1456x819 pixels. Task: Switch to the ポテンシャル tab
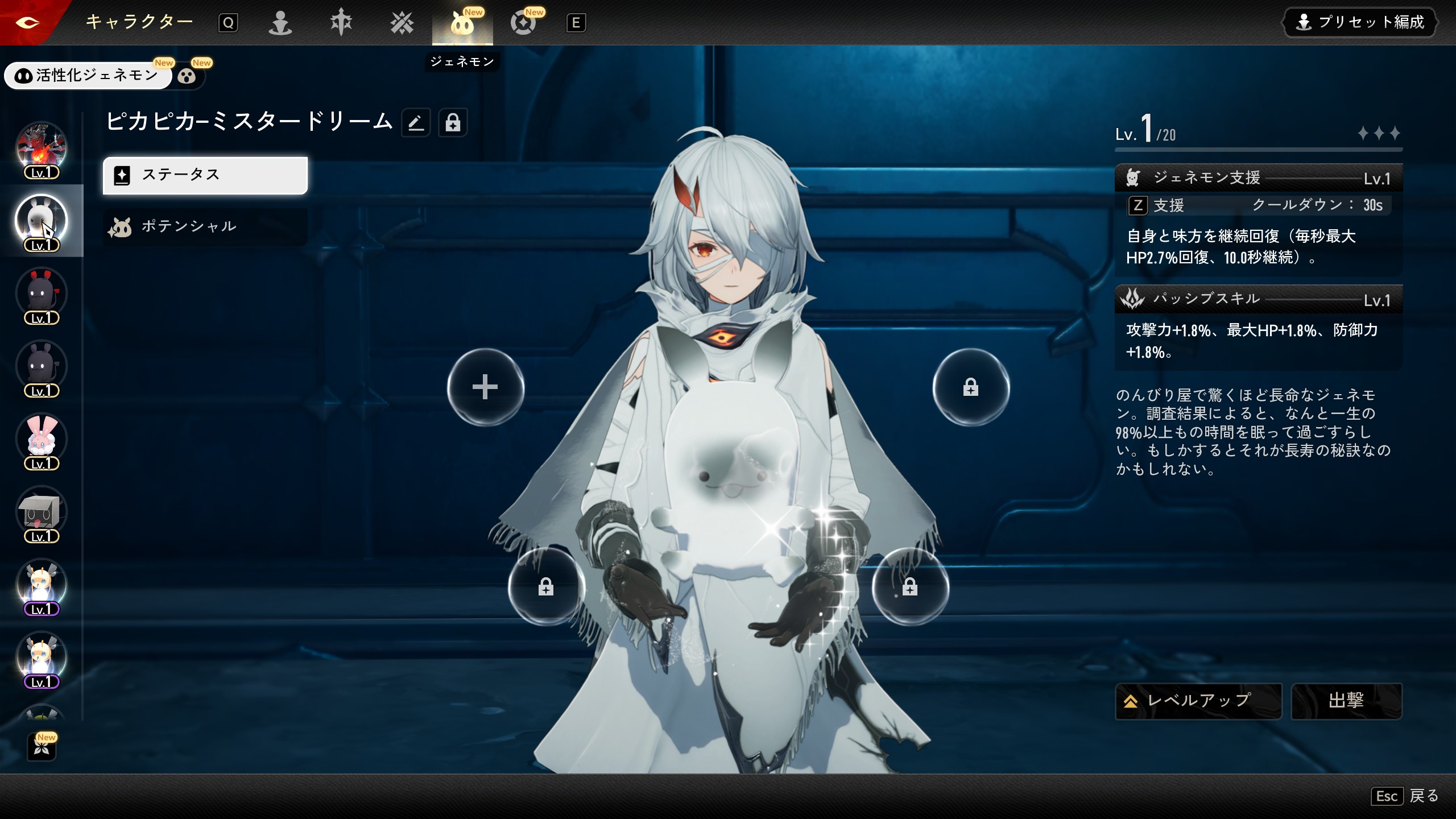coord(205,226)
